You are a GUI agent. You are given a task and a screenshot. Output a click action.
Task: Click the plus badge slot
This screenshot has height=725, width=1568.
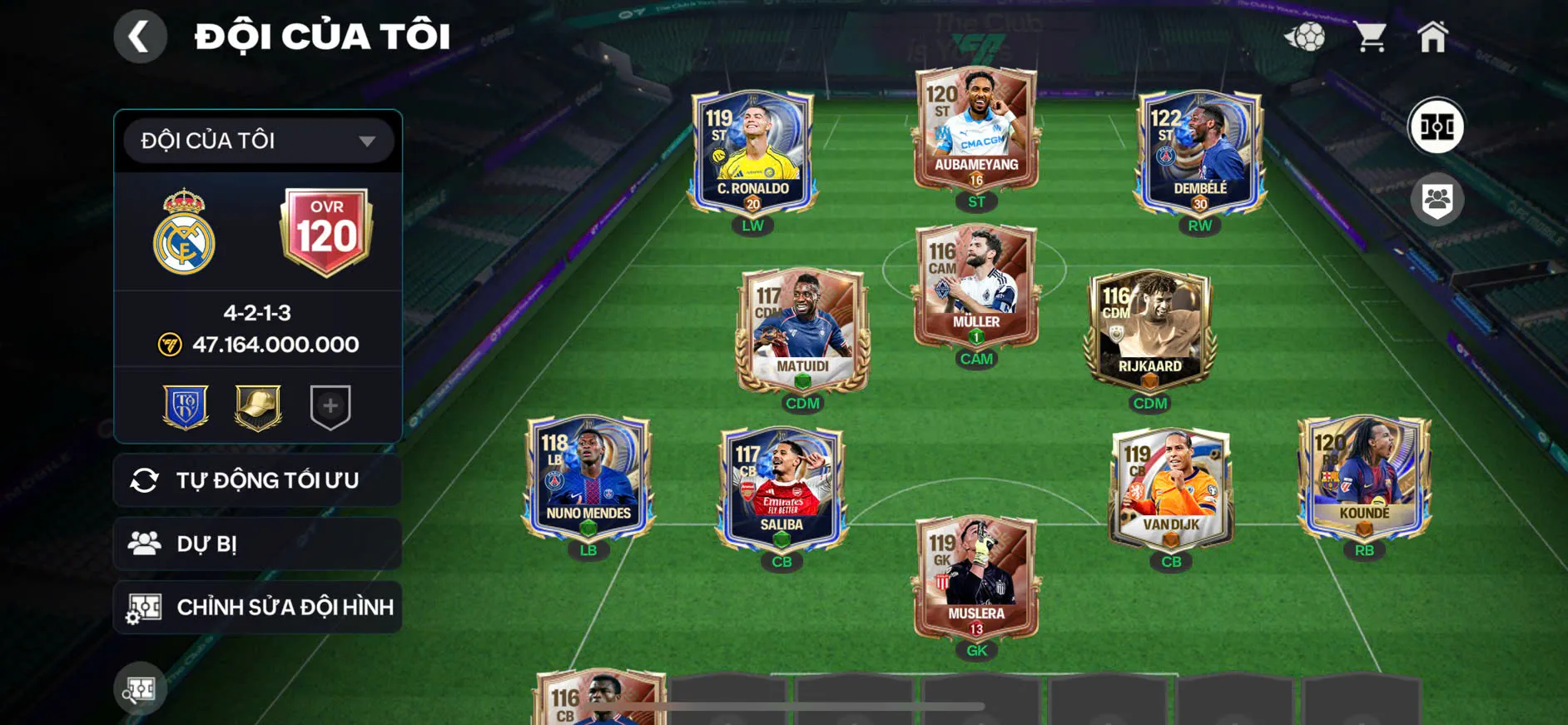point(330,406)
